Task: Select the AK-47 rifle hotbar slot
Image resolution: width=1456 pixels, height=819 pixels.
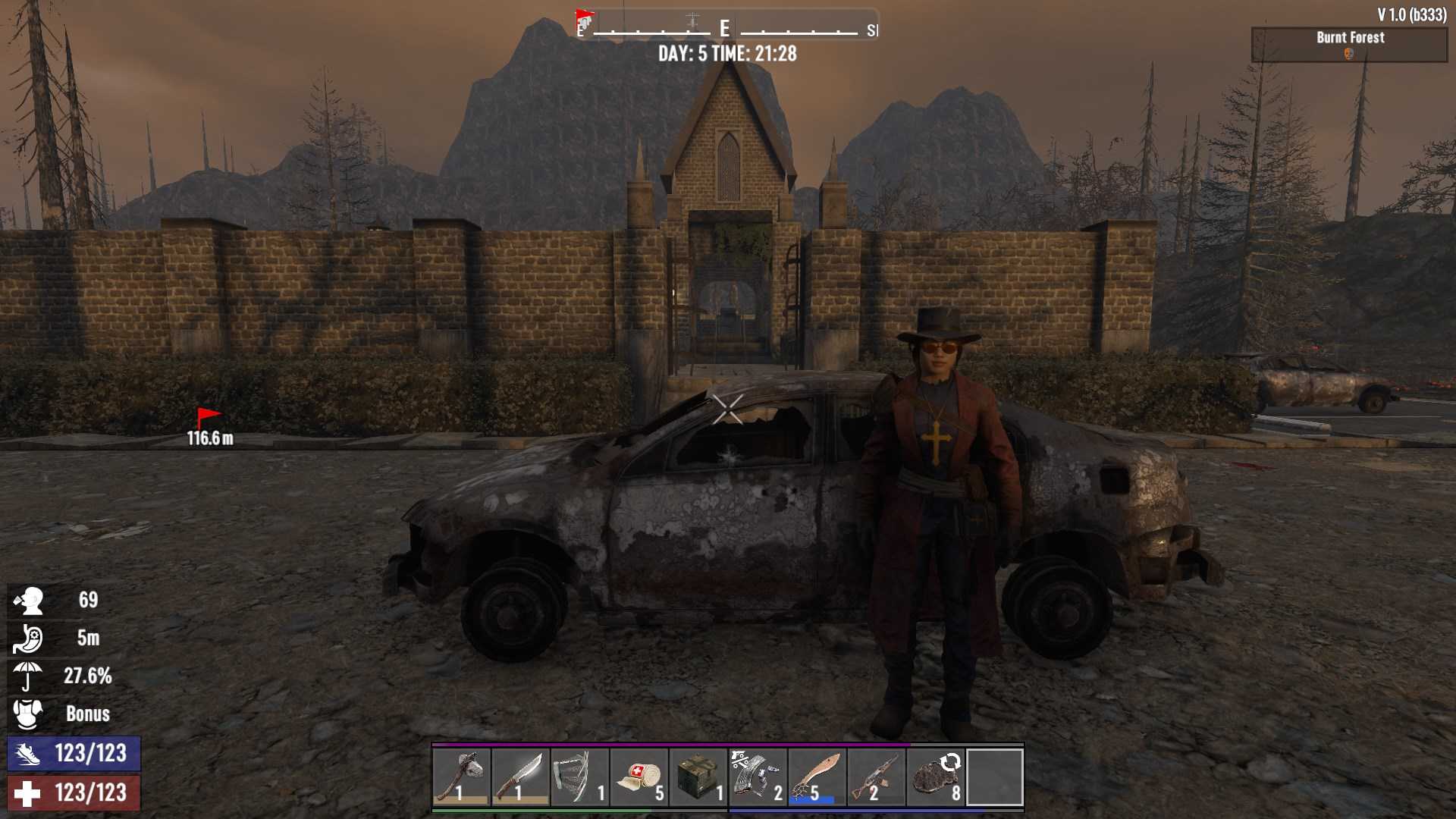Action: (876, 777)
